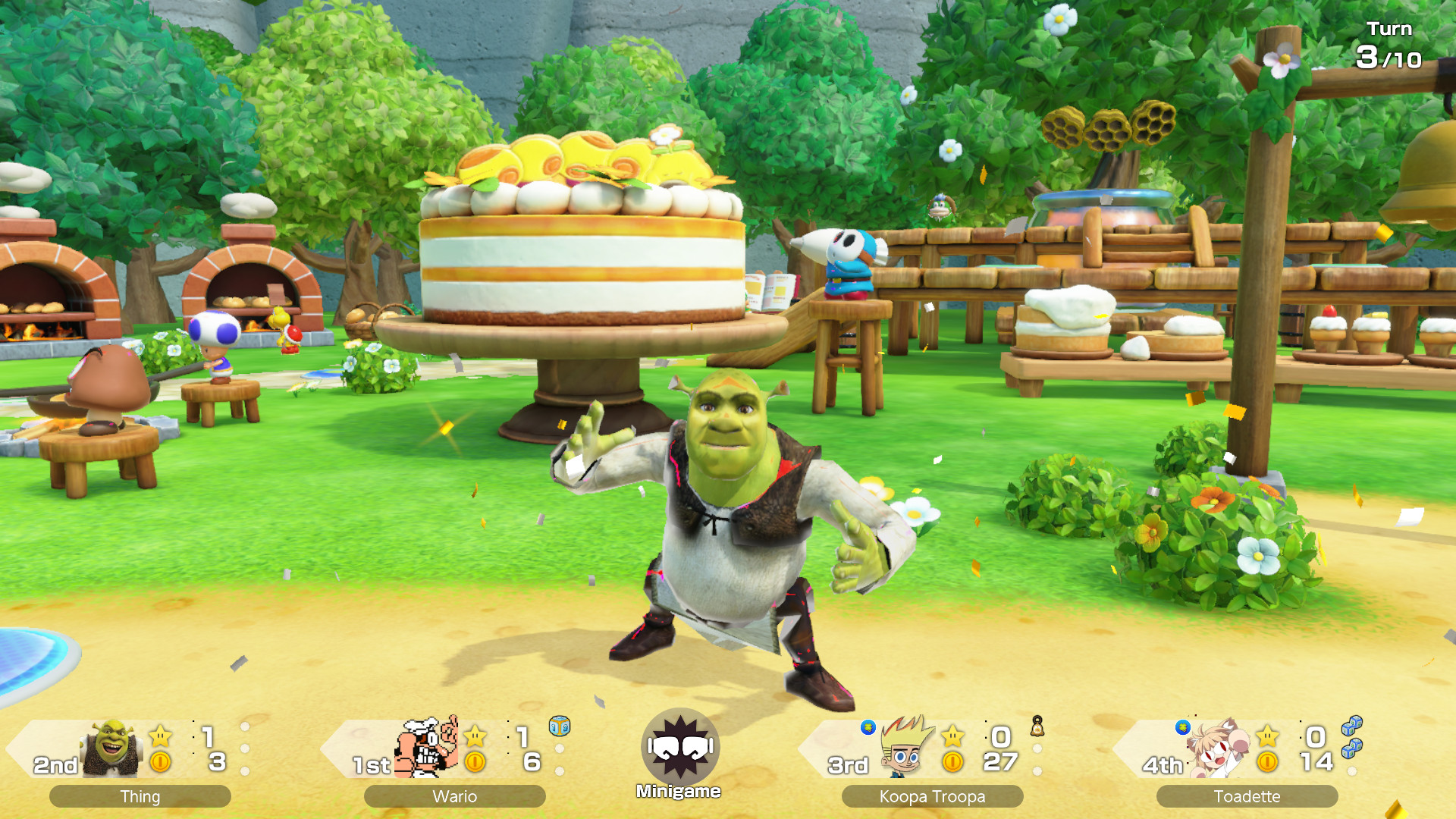1456x819 pixels.
Task: Click the ally badge on Koopa Troopa's portrait
Action: pos(868,728)
